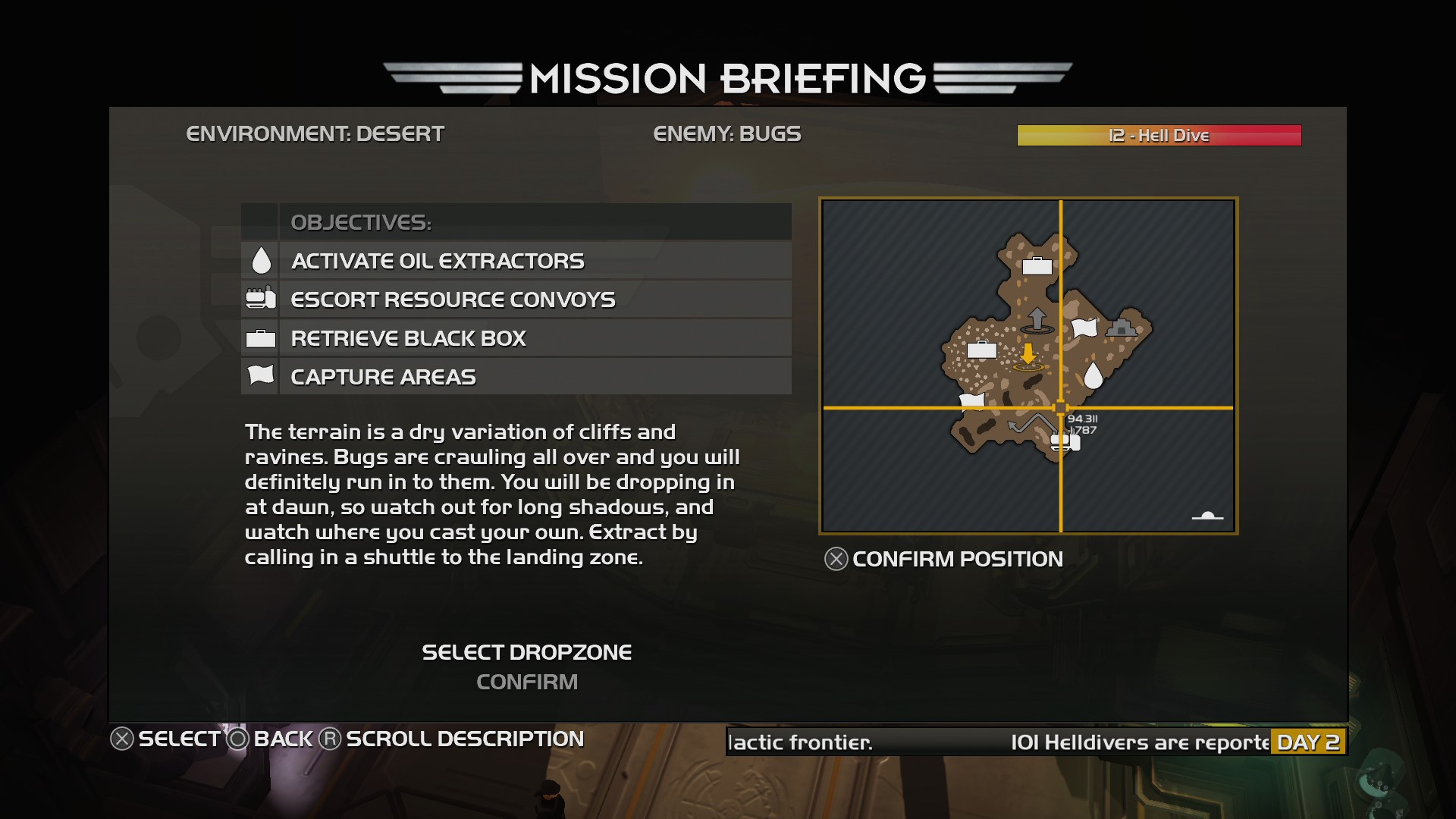
Task: Click the Capture Areas flag icon in the objectives list
Action: [x=260, y=375]
